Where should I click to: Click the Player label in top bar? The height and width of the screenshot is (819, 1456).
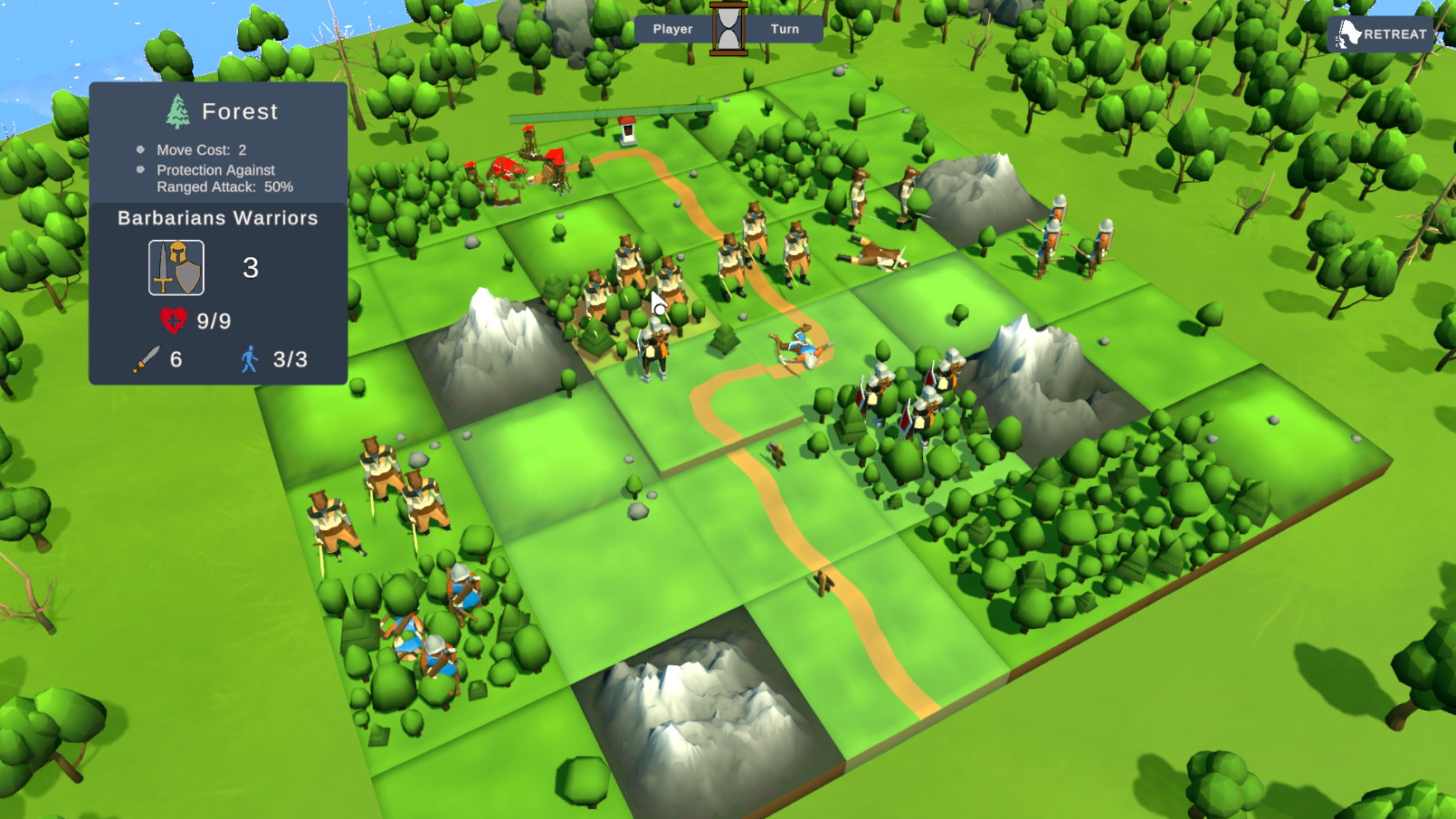[x=671, y=28]
